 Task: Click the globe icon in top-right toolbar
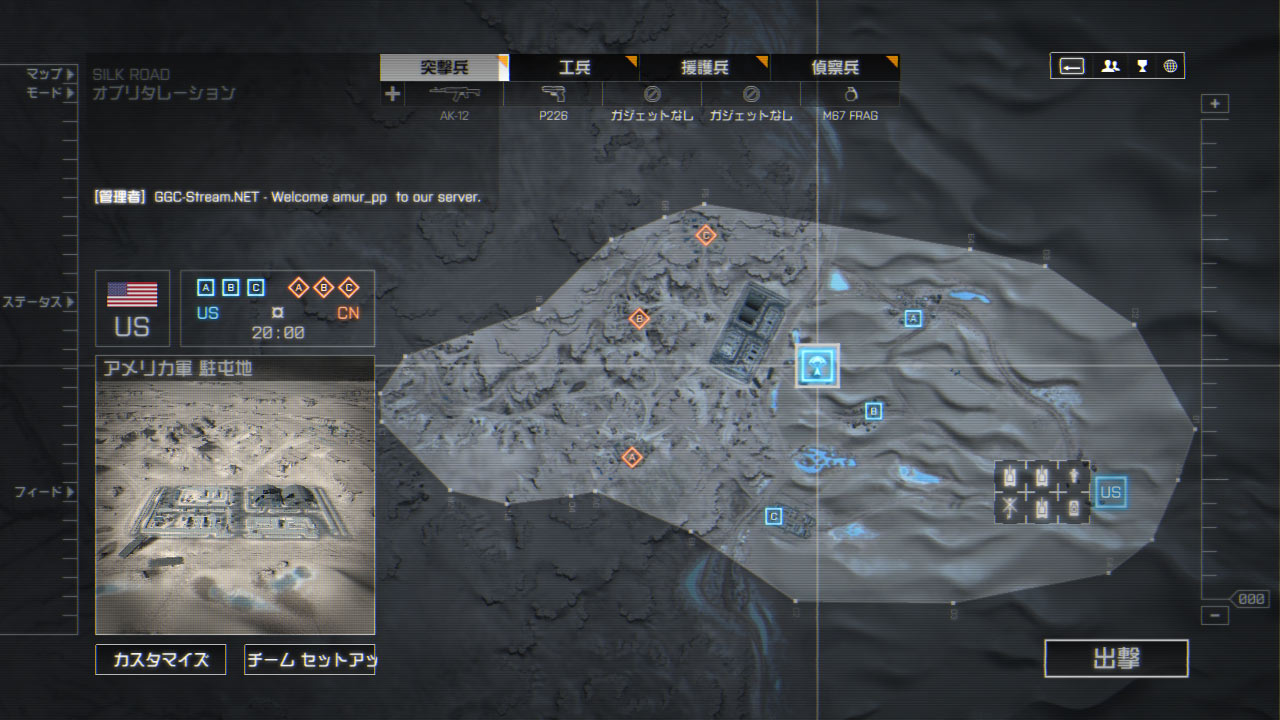(x=1170, y=66)
